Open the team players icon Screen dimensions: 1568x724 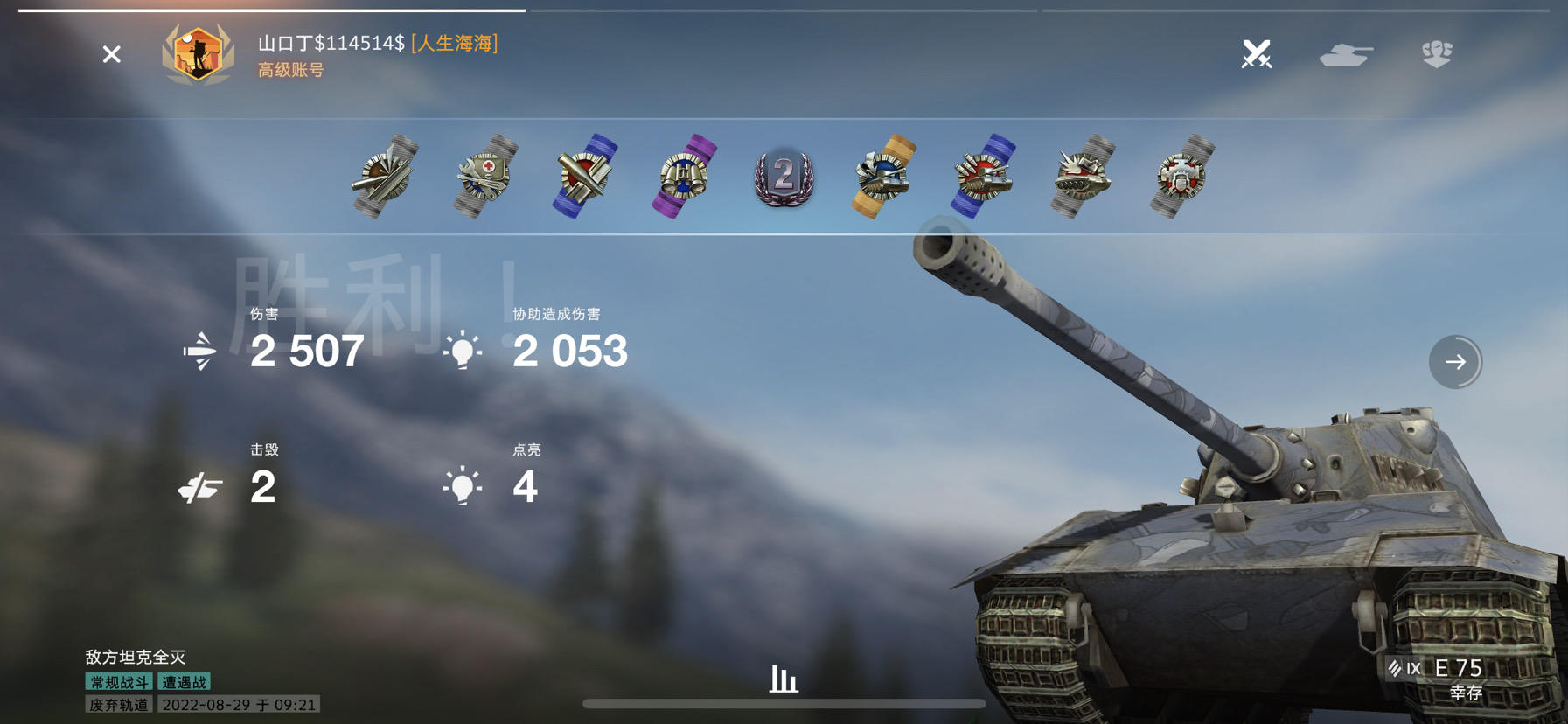(x=1439, y=55)
